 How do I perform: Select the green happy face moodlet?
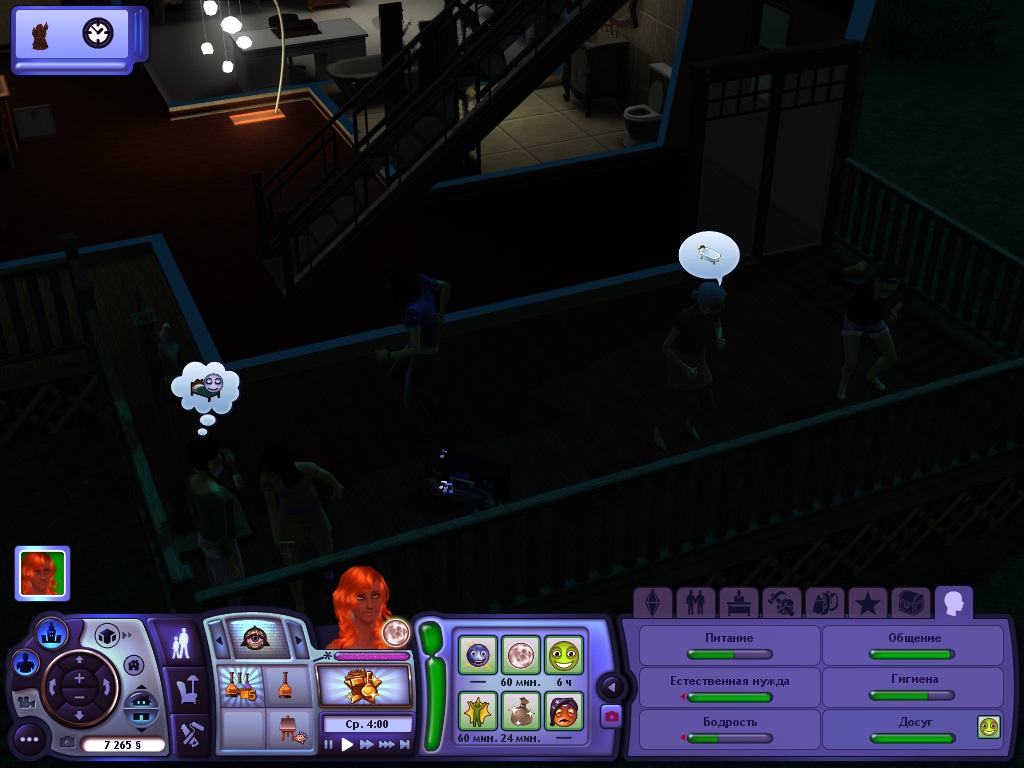tap(563, 655)
